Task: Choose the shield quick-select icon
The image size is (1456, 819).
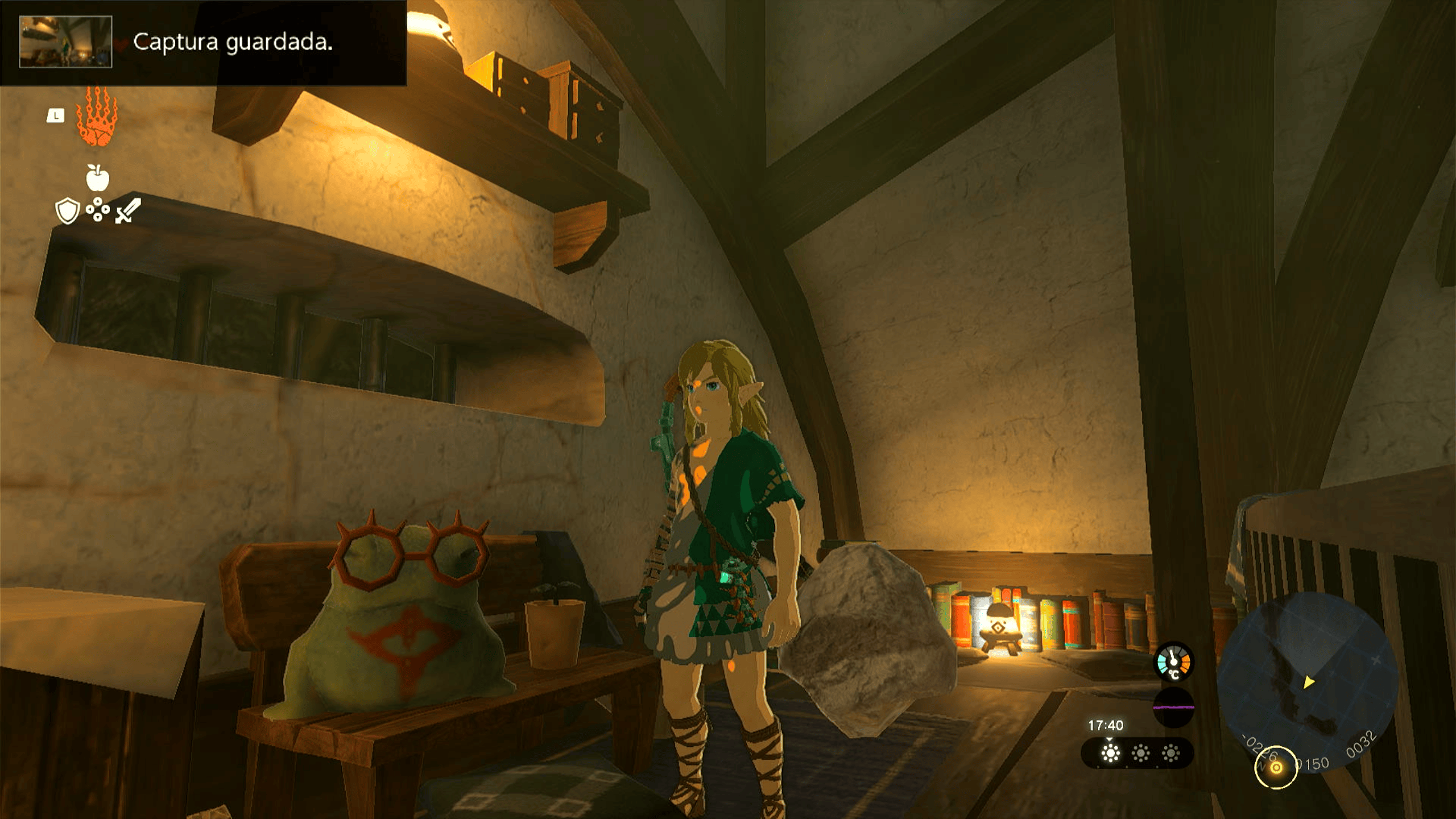Action: click(x=67, y=211)
